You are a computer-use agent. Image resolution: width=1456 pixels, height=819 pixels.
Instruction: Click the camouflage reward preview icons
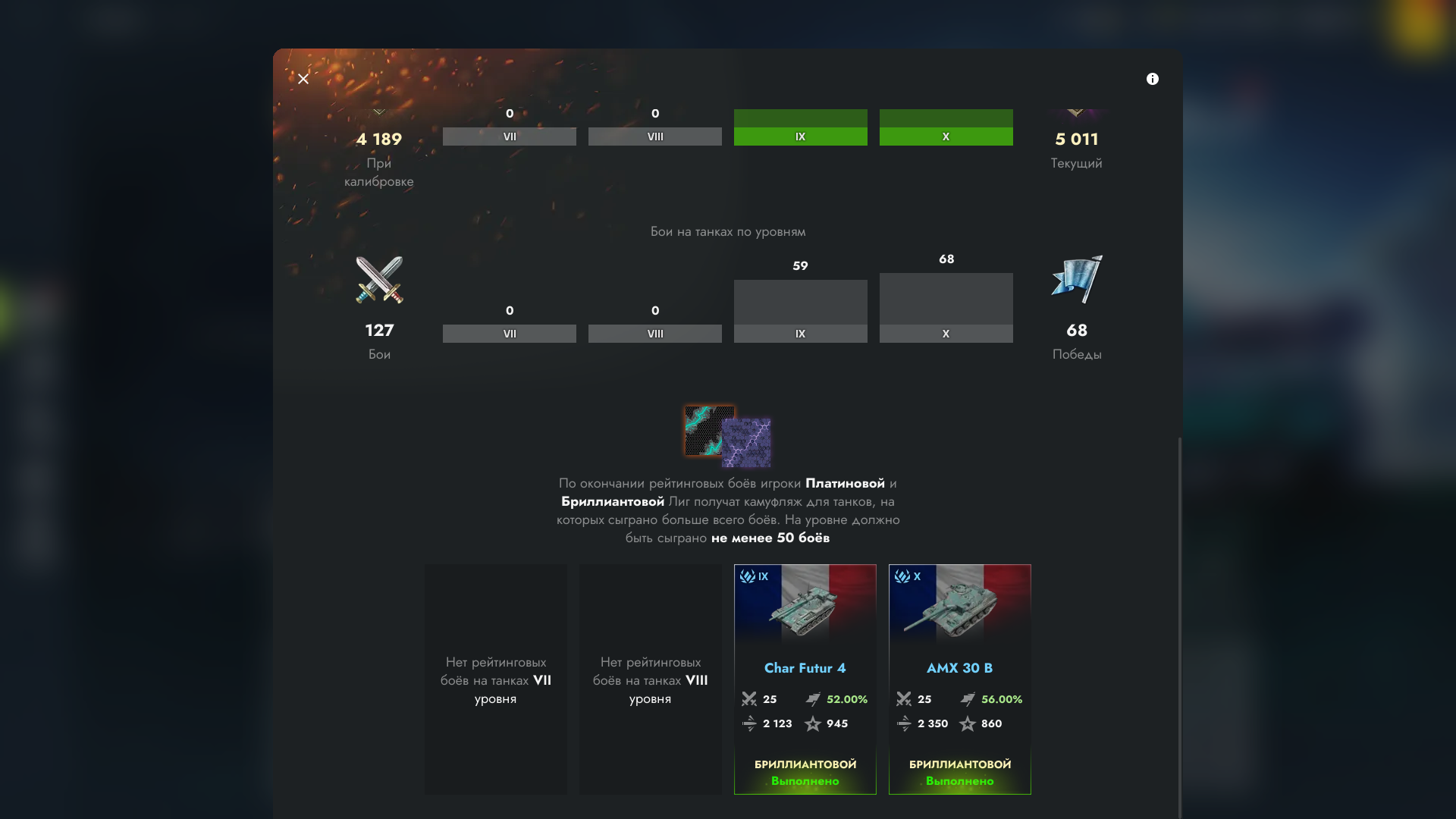[727, 437]
